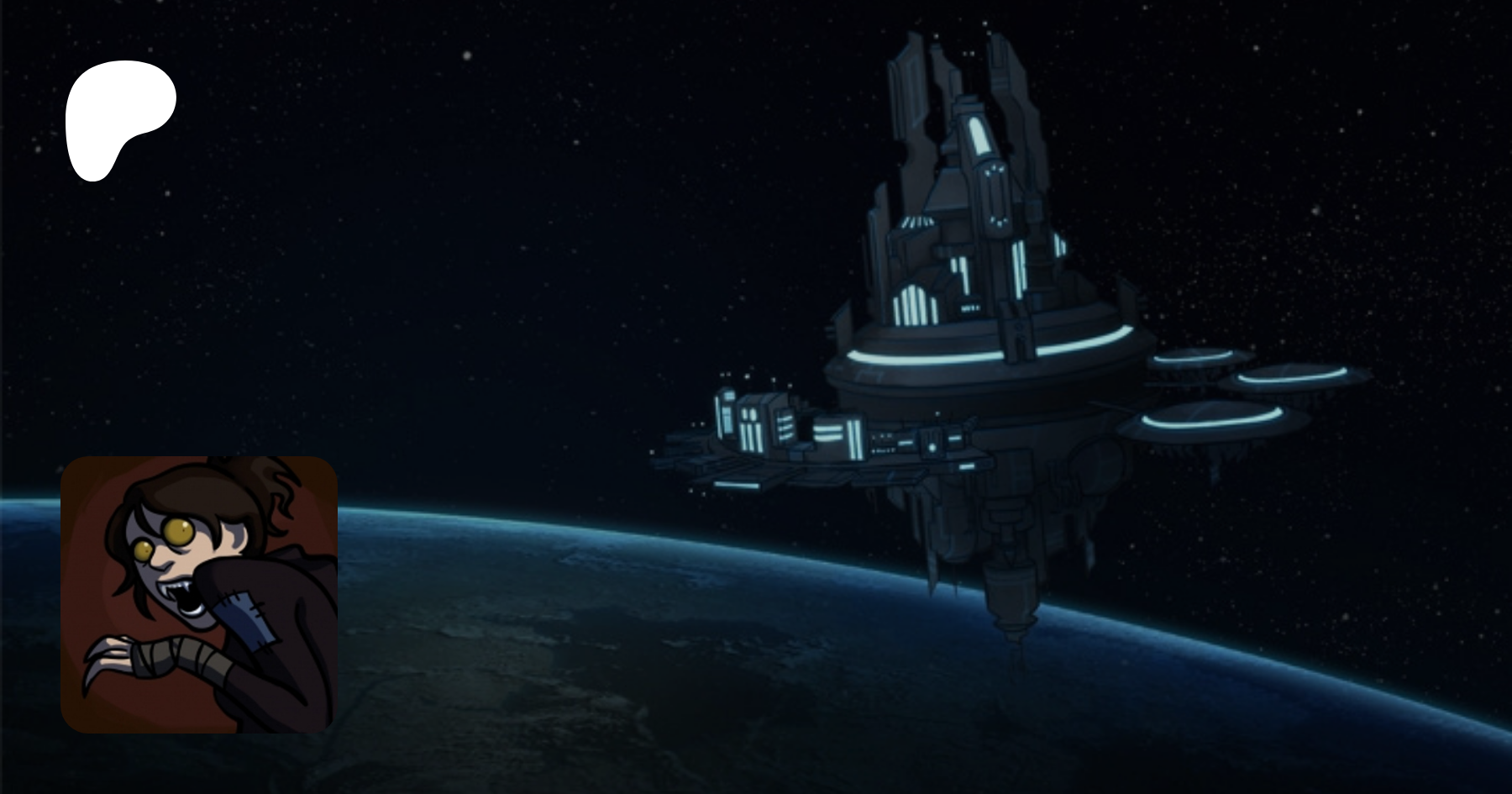Click the white Patreon logo

(118, 118)
